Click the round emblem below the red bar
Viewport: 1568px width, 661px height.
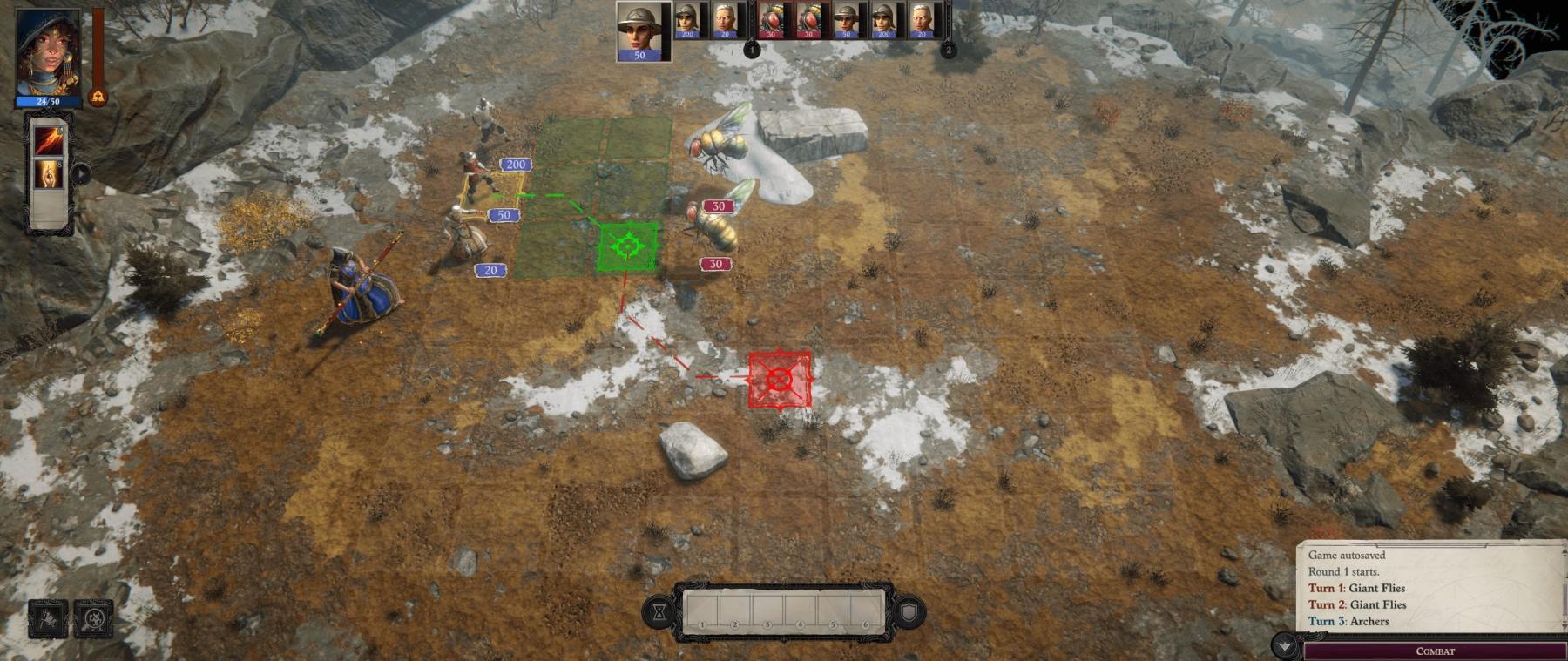click(x=98, y=97)
